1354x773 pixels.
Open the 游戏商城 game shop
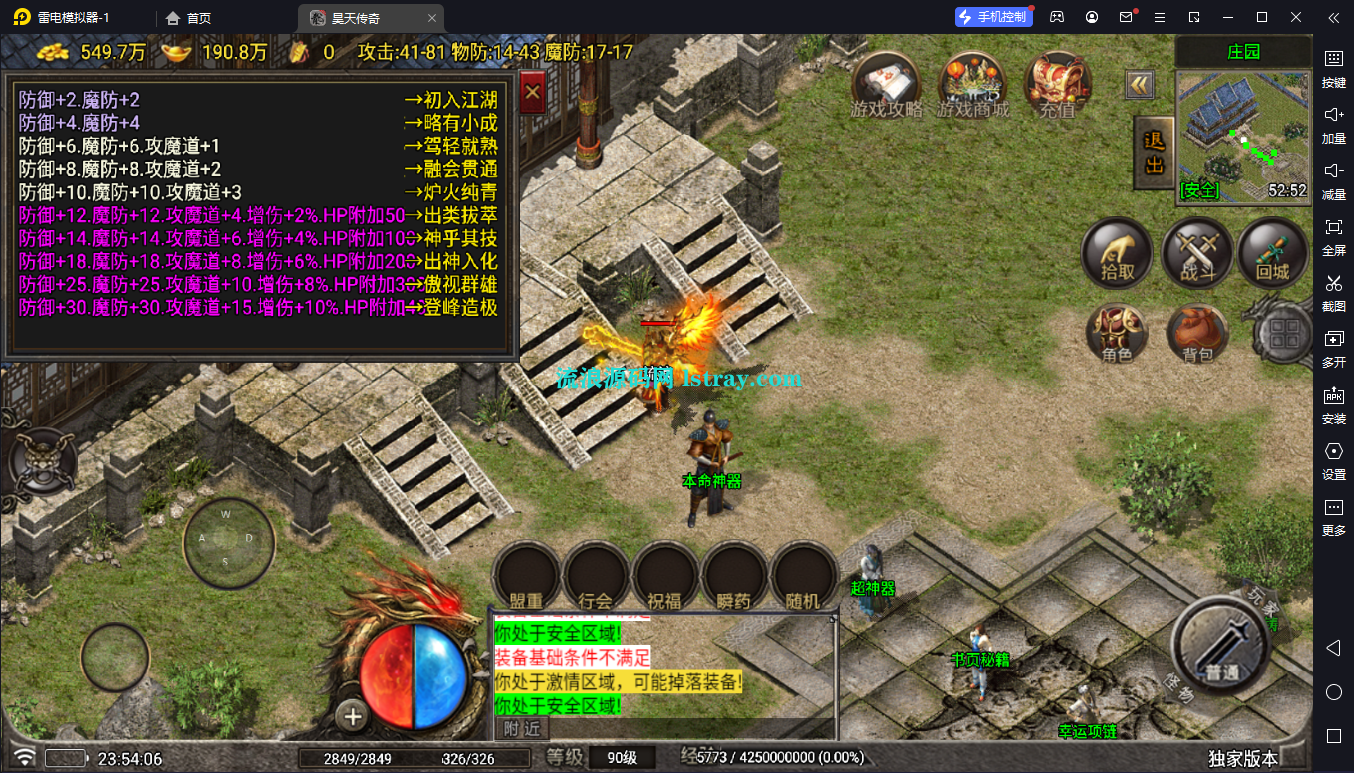(972, 84)
